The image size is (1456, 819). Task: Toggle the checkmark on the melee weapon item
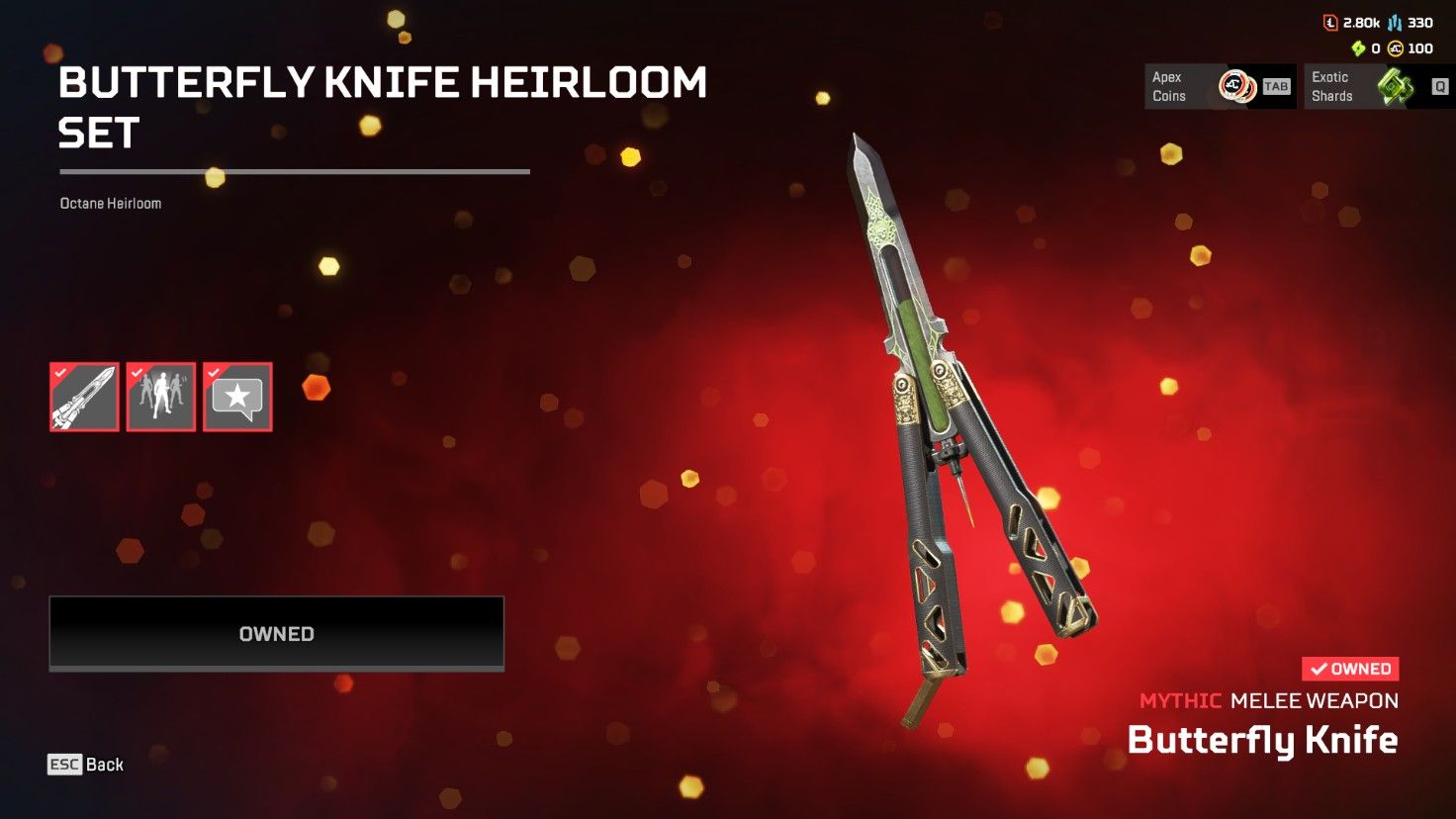(x=61, y=372)
